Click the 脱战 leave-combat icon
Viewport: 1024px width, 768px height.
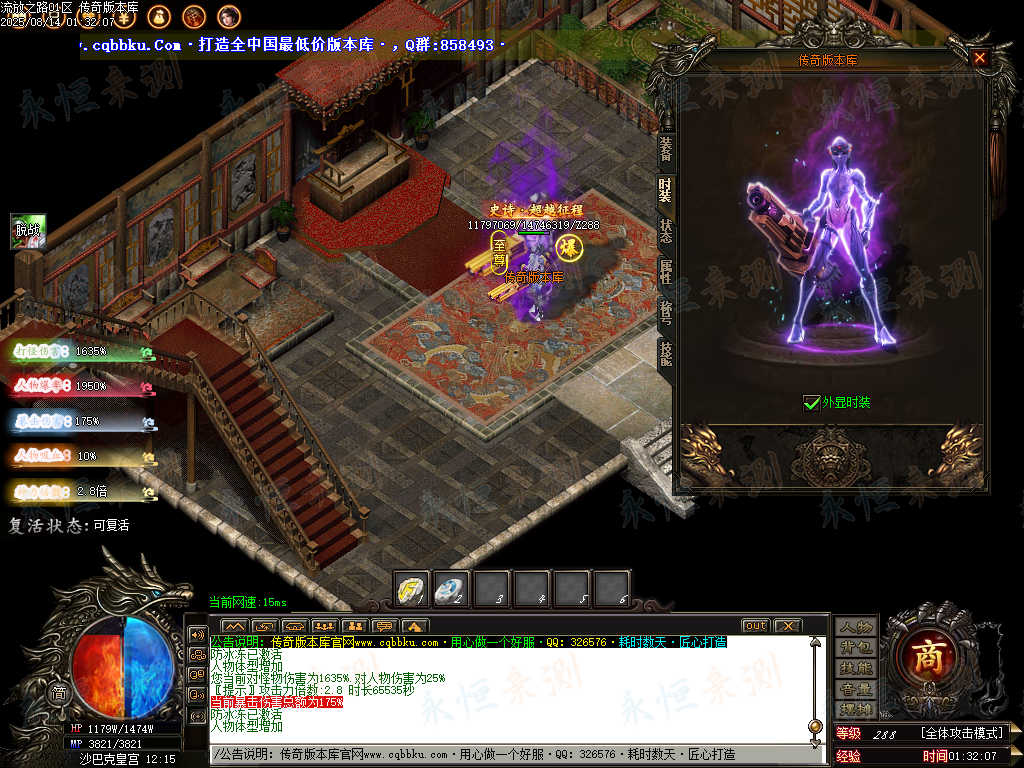(x=28, y=231)
